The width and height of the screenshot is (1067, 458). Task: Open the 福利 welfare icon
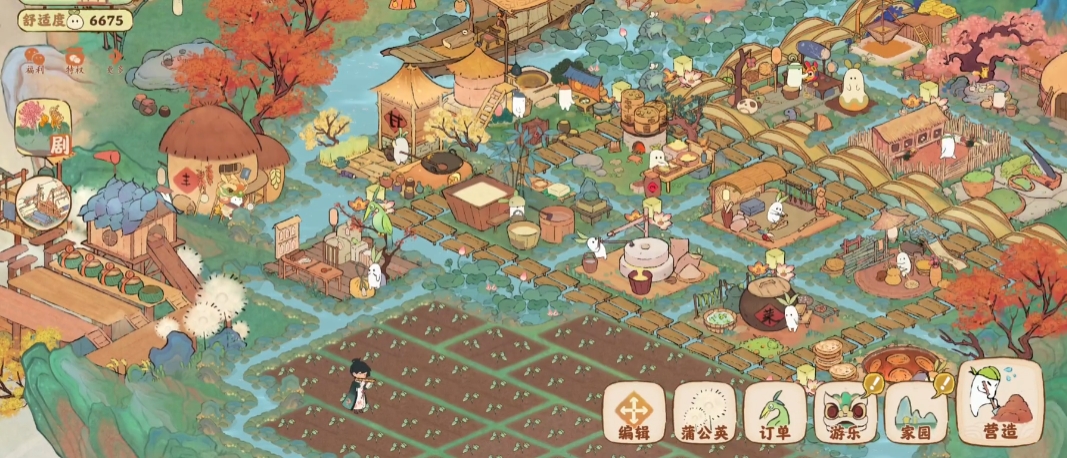(x=36, y=62)
